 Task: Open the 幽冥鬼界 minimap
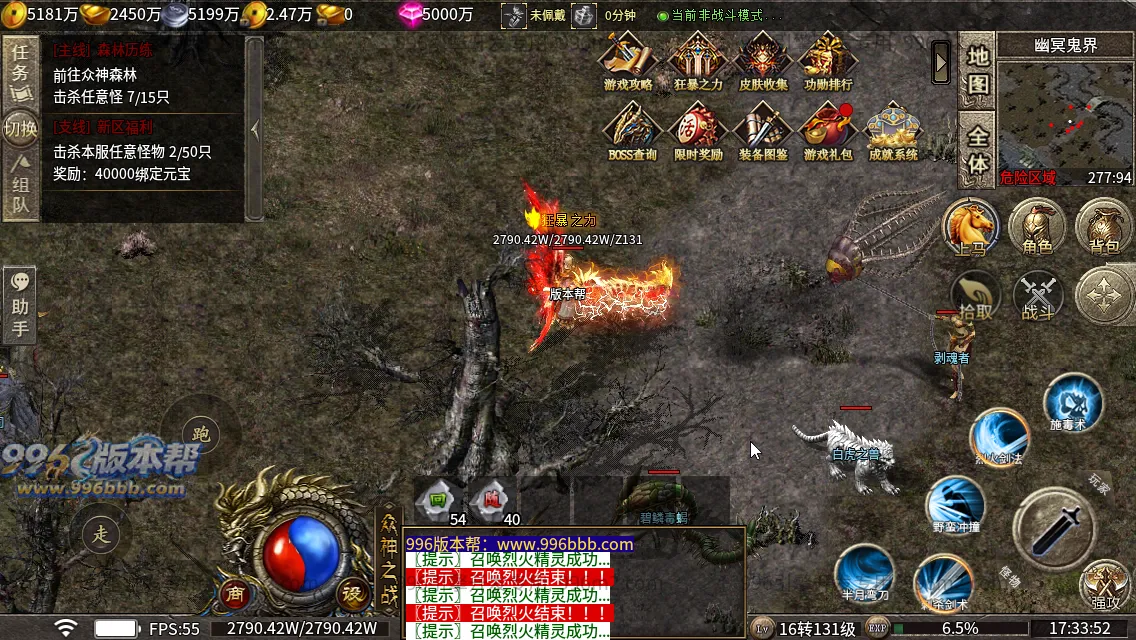click(1064, 120)
